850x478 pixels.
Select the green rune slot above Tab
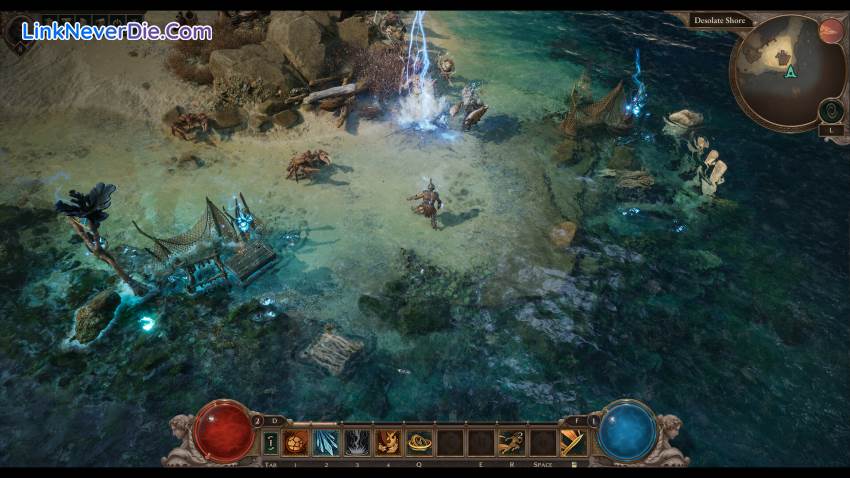coord(270,442)
